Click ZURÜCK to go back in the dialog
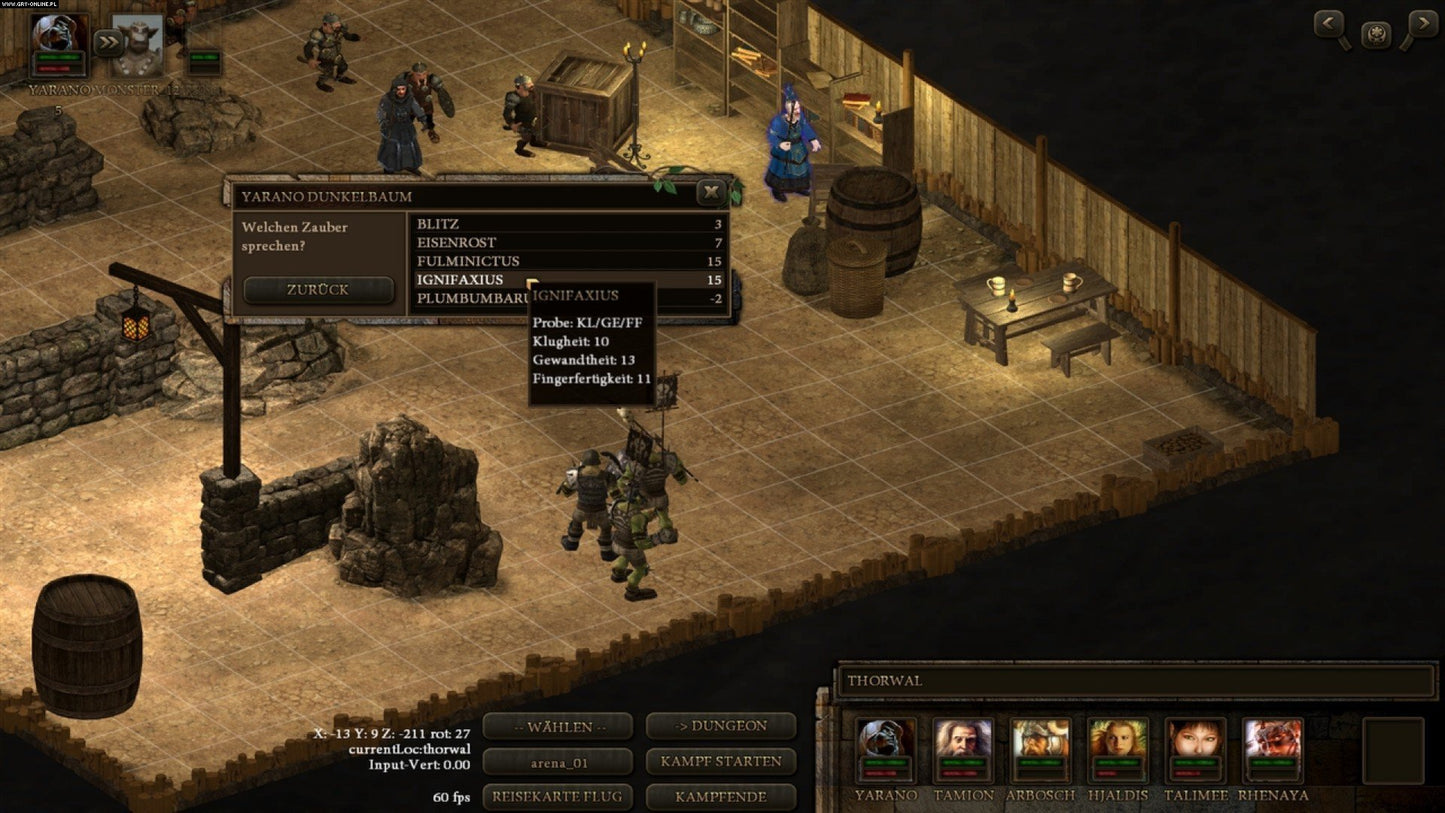The width and height of the screenshot is (1445, 813). click(318, 289)
